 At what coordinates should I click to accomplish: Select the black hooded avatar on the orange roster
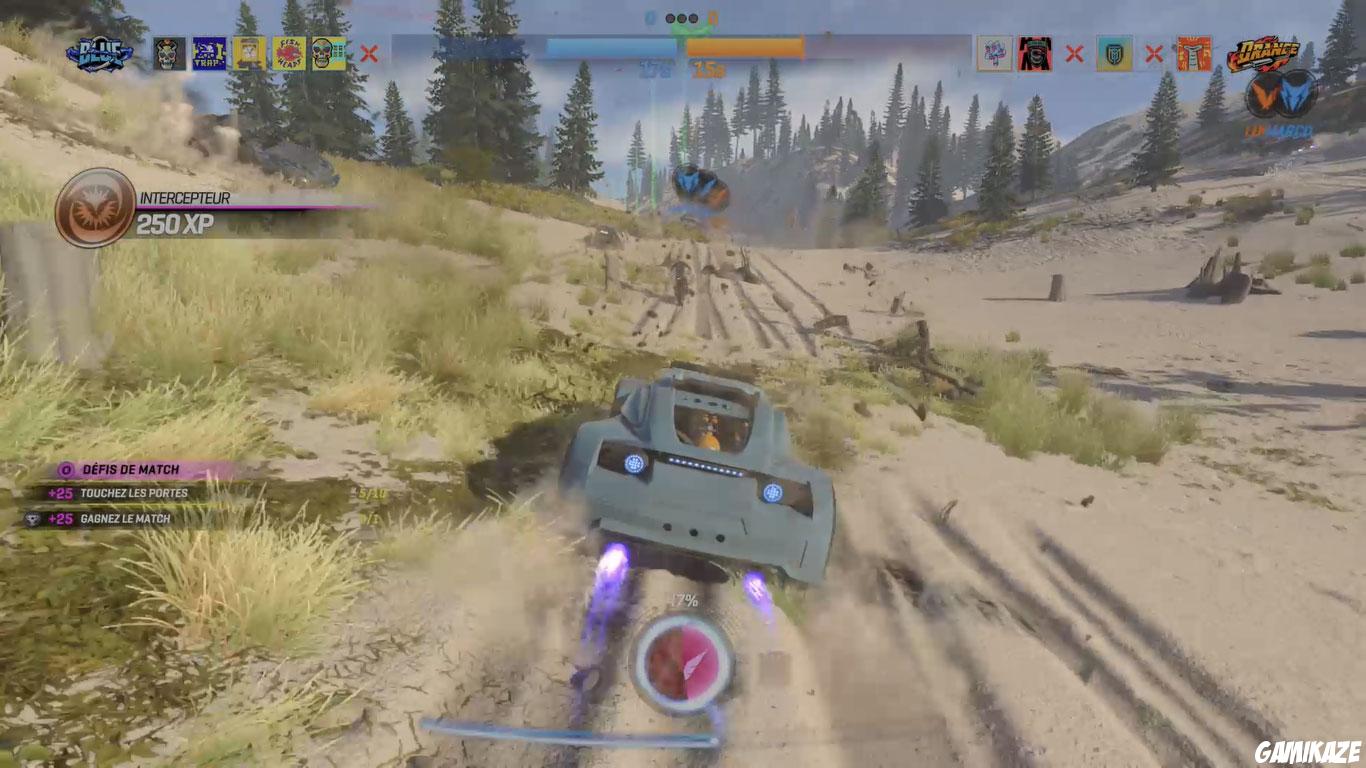1034,52
